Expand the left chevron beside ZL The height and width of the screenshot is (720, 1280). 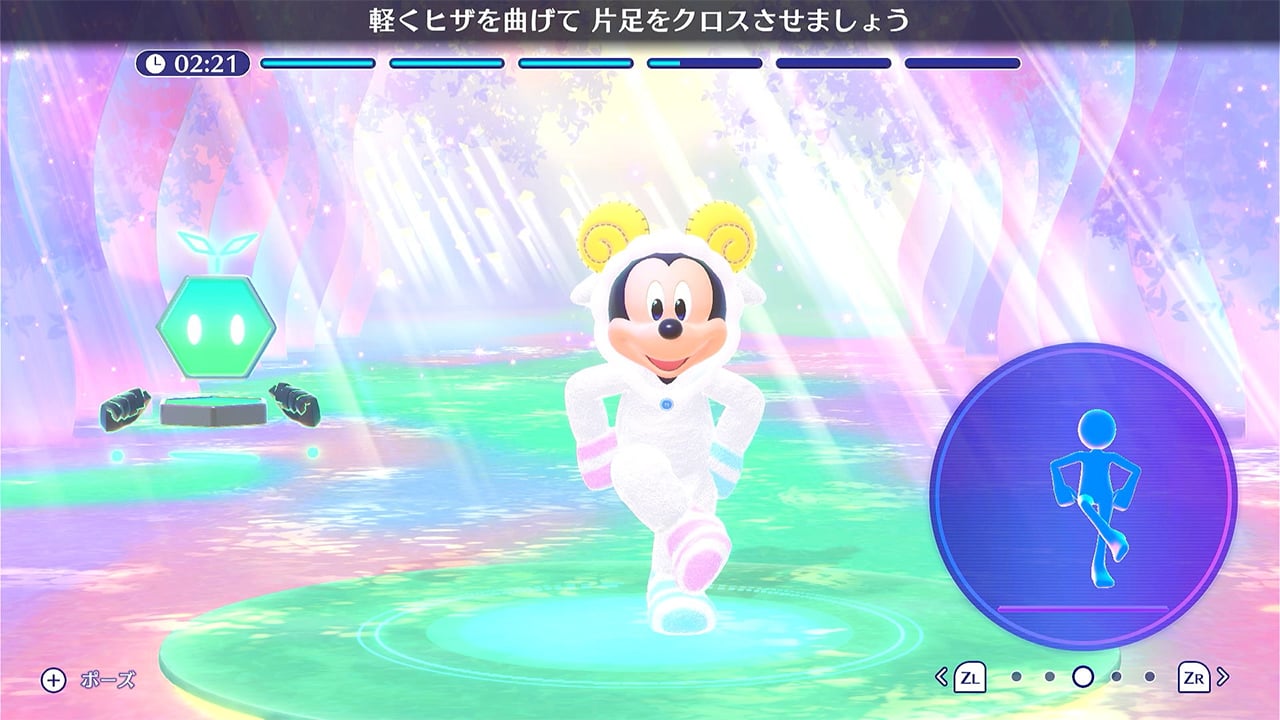(941, 677)
